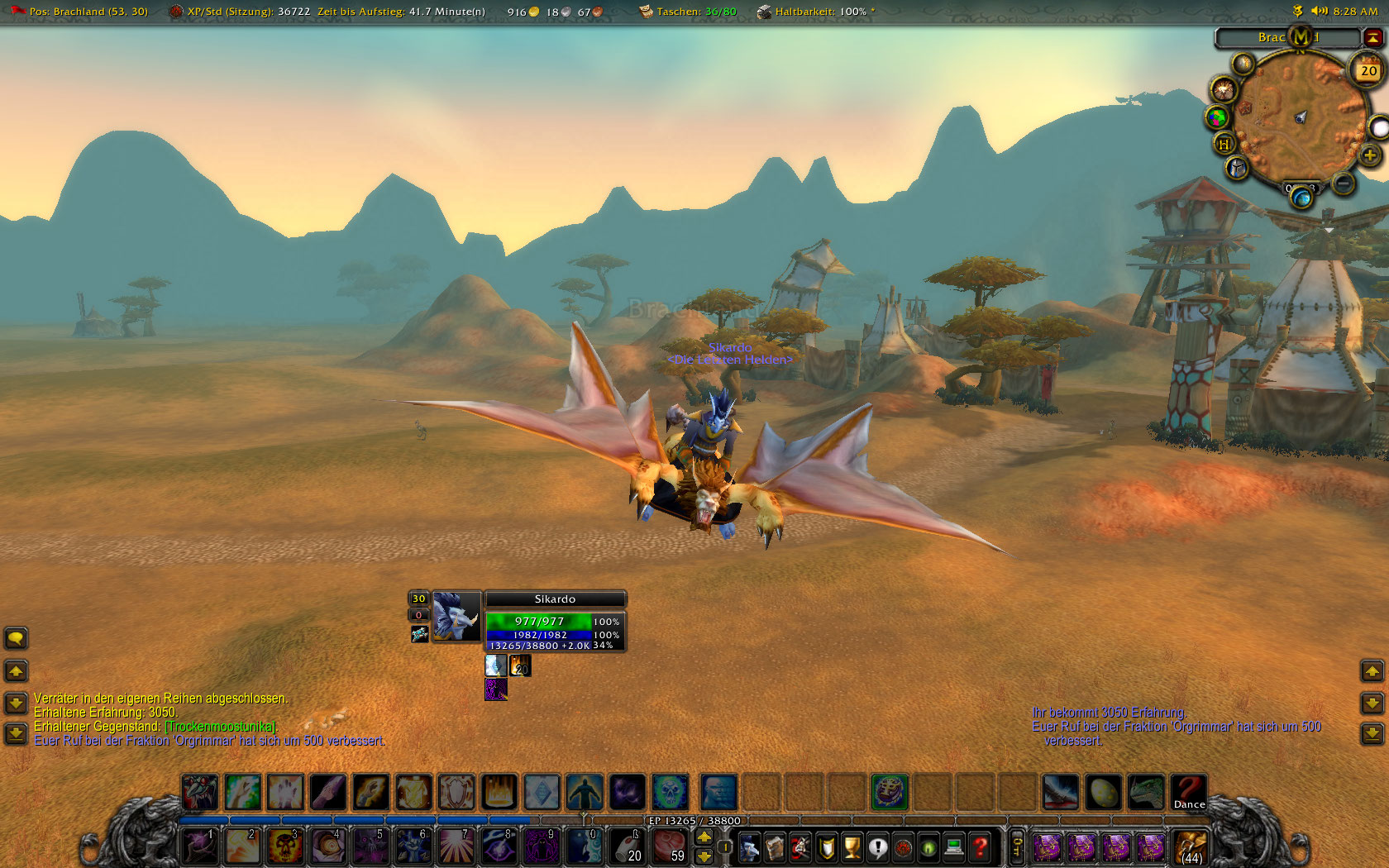Open the help request red question mark

pos(980,847)
